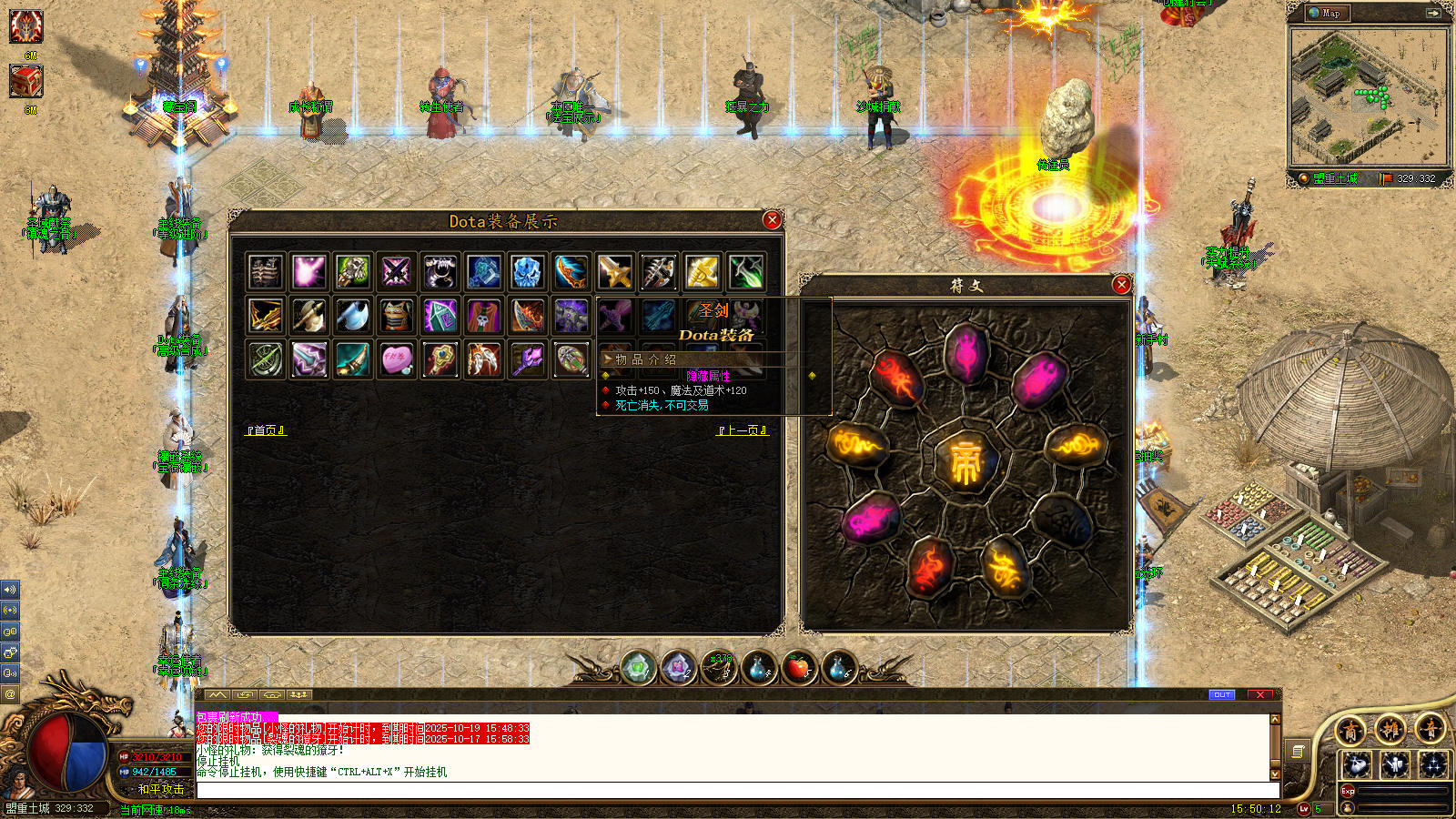Image resolution: width=1456 pixels, height=819 pixels.
Task: Open the 商 shop round button
Action: tap(1350, 730)
